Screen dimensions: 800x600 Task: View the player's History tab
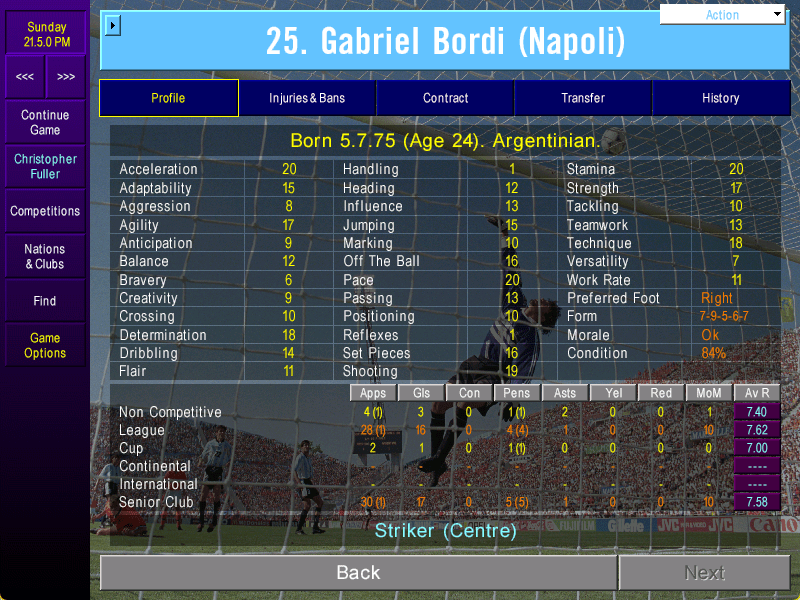pyautogui.click(x=720, y=98)
